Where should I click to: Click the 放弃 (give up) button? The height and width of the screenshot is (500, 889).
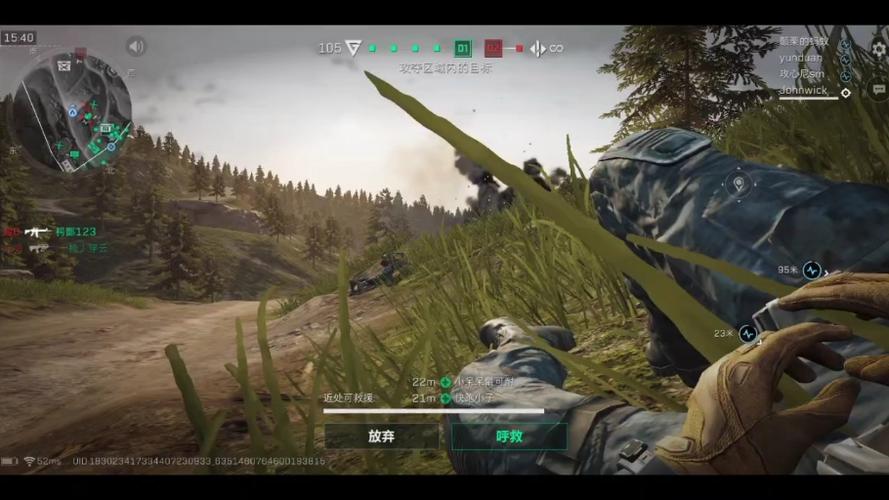tap(381, 436)
